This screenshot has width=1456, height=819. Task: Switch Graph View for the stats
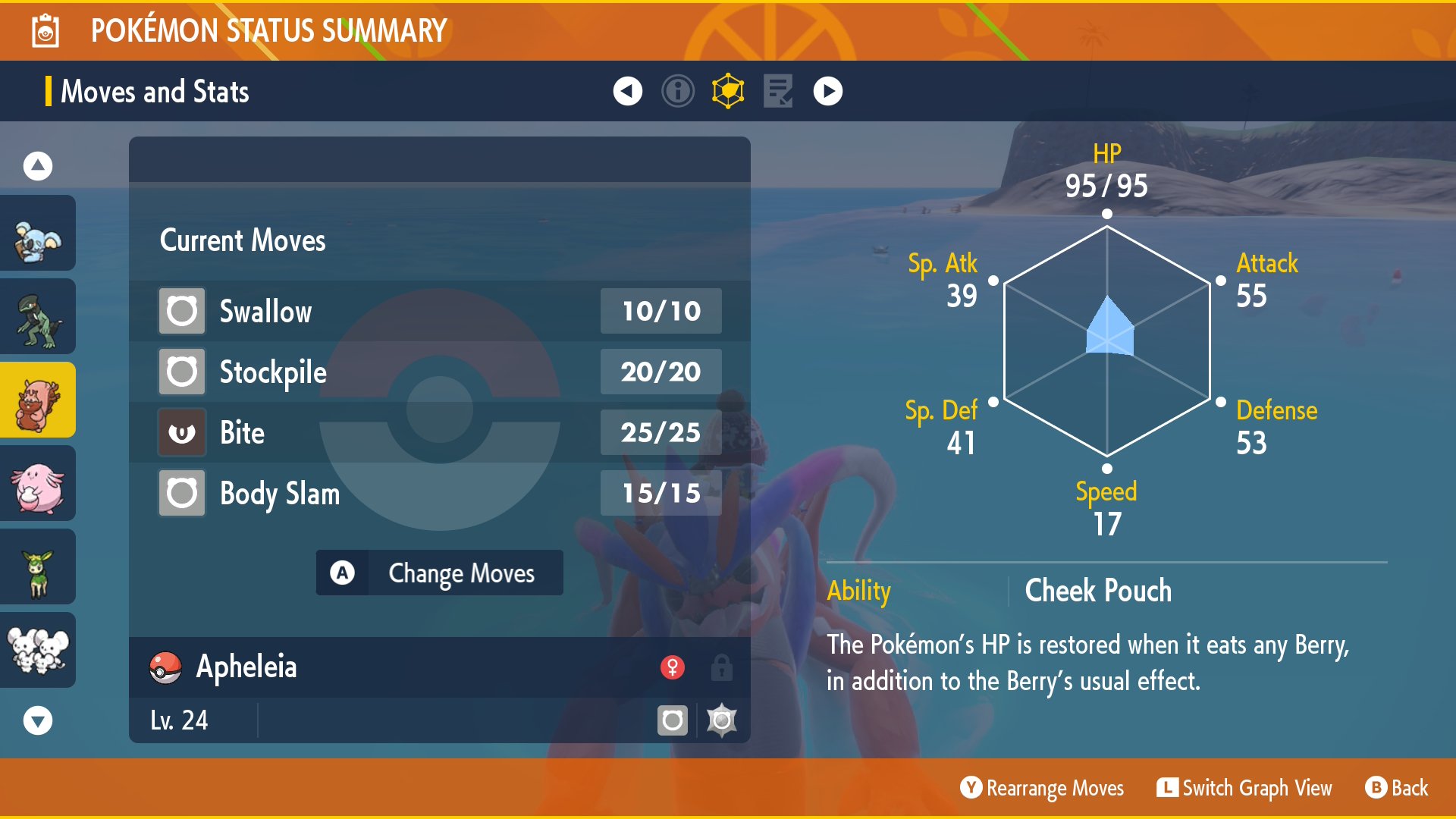[1244, 788]
